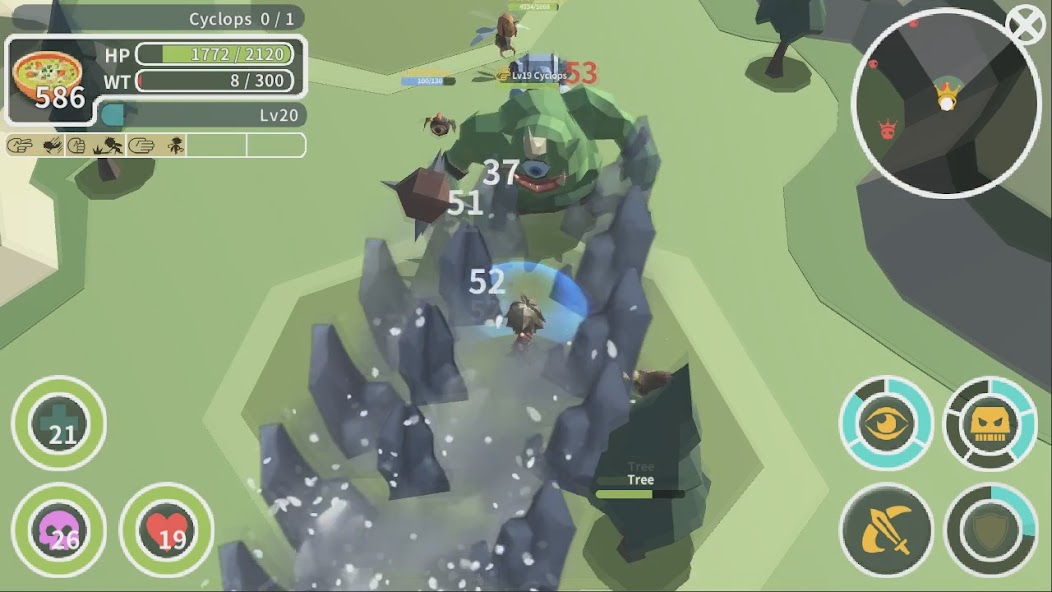Image resolution: width=1052 pixels, height=592 pixels.
Task: Use the angry mask skill
Action: pos(990,423)
